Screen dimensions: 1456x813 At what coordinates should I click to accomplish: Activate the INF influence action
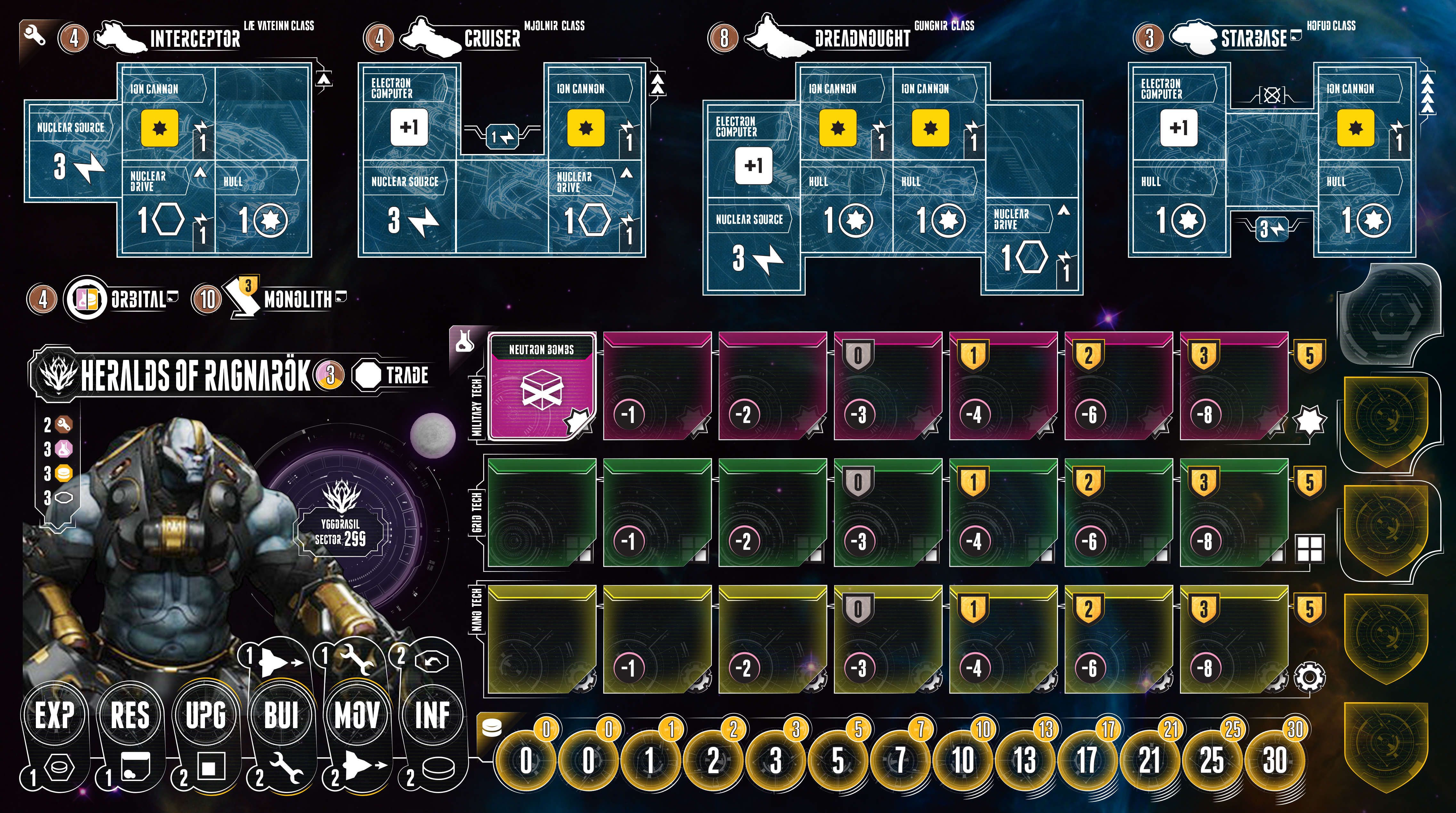pyautogui.click(x=432, y=715)
